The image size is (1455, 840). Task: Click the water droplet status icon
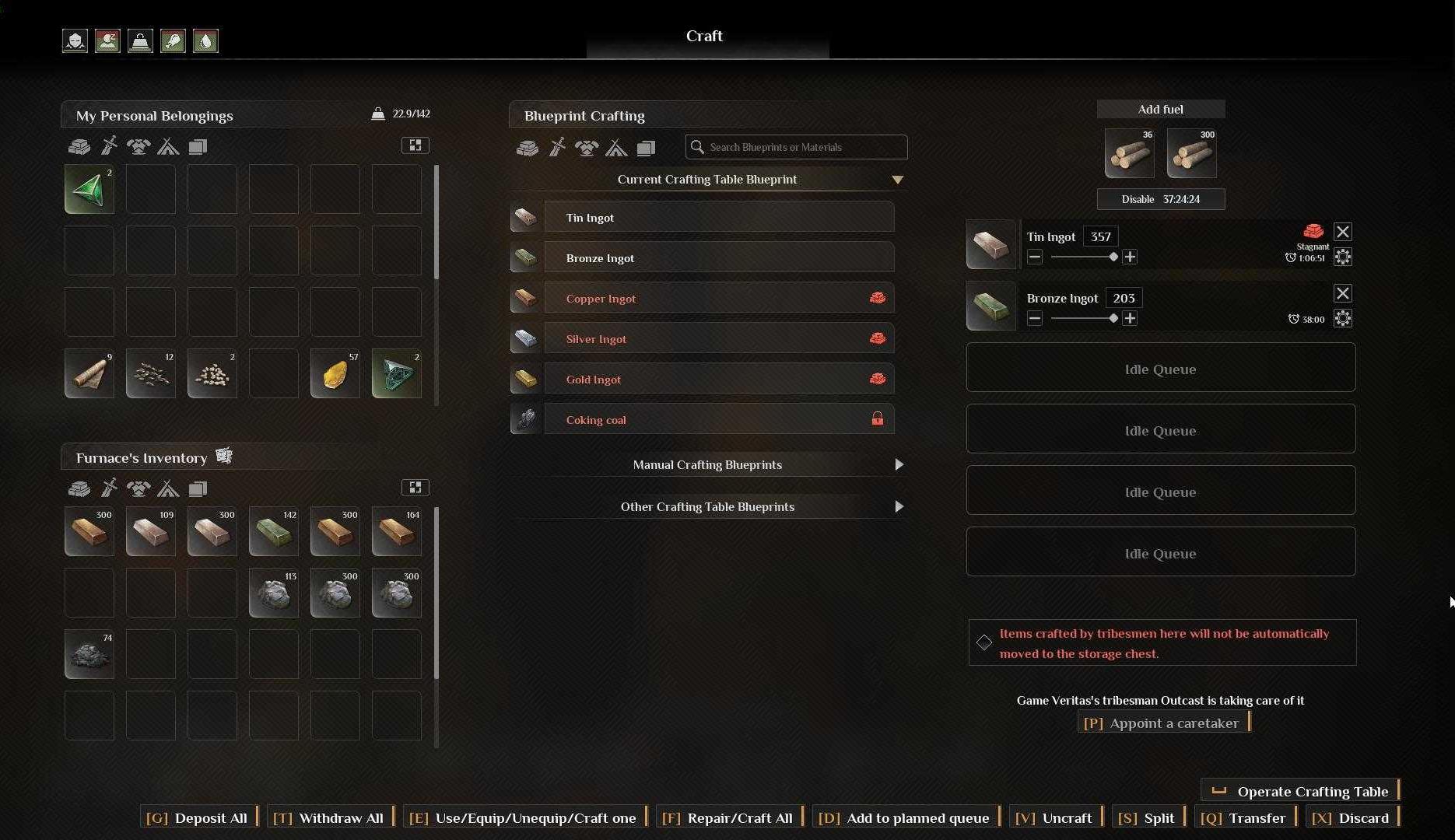pyautogui.click(x=205, y=40)
